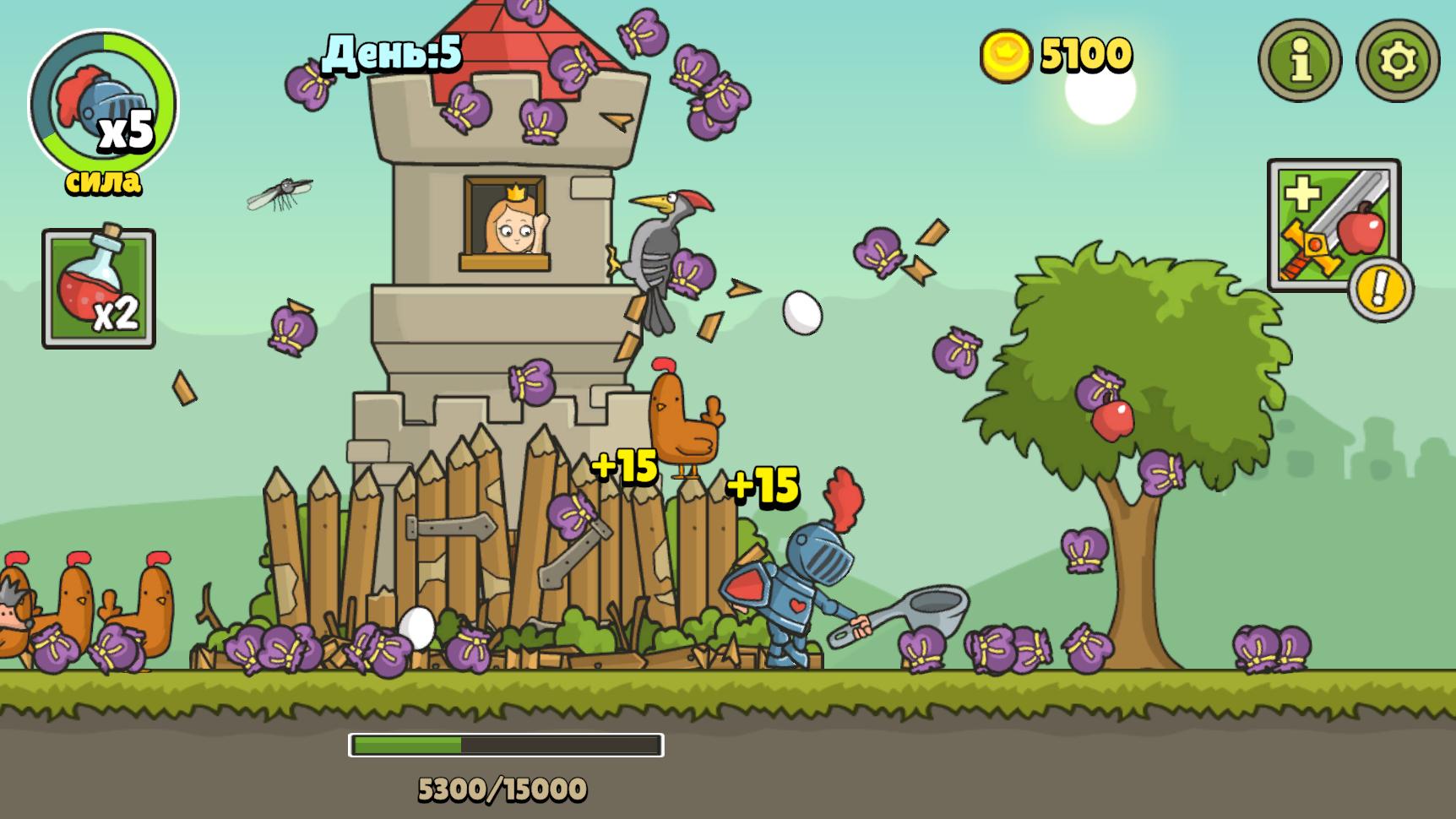Click the knight helmet power icon
Image resolution: width=1456 pixels, height=819 pixels.
click(103, 105)
